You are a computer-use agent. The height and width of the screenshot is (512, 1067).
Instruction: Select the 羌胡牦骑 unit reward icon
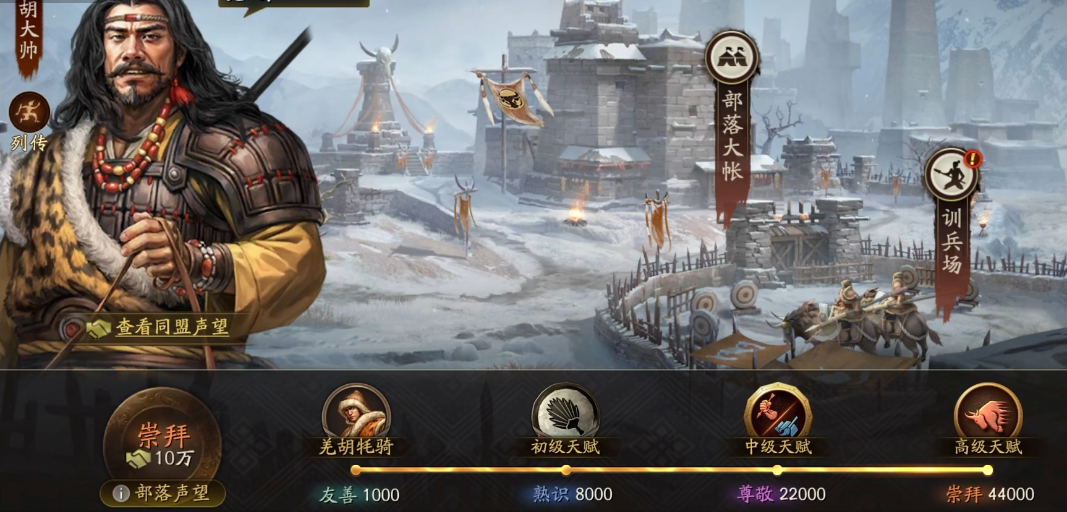click(x=356, y=412)
